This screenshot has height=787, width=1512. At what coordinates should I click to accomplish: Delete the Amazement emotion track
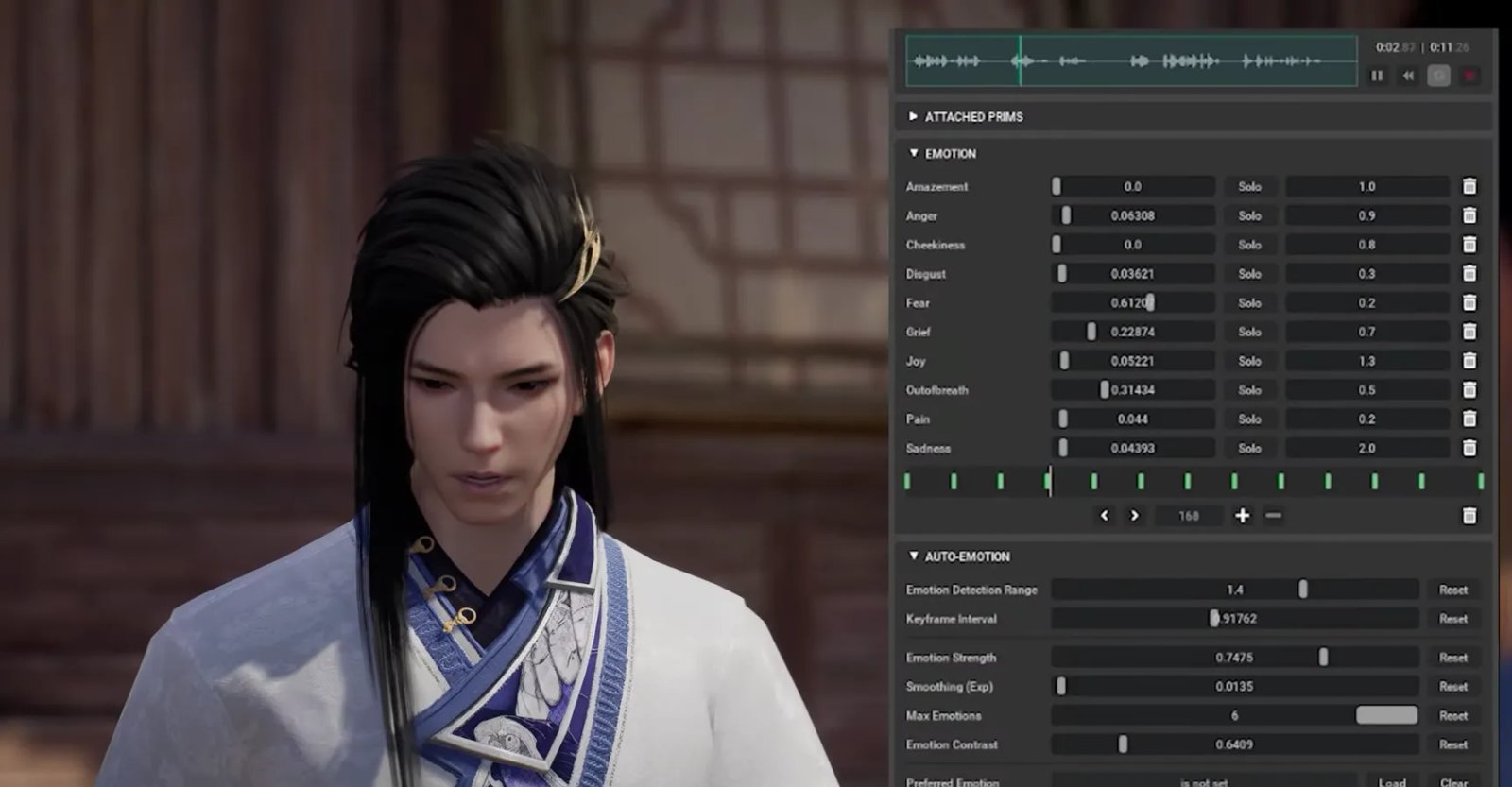1468,186
